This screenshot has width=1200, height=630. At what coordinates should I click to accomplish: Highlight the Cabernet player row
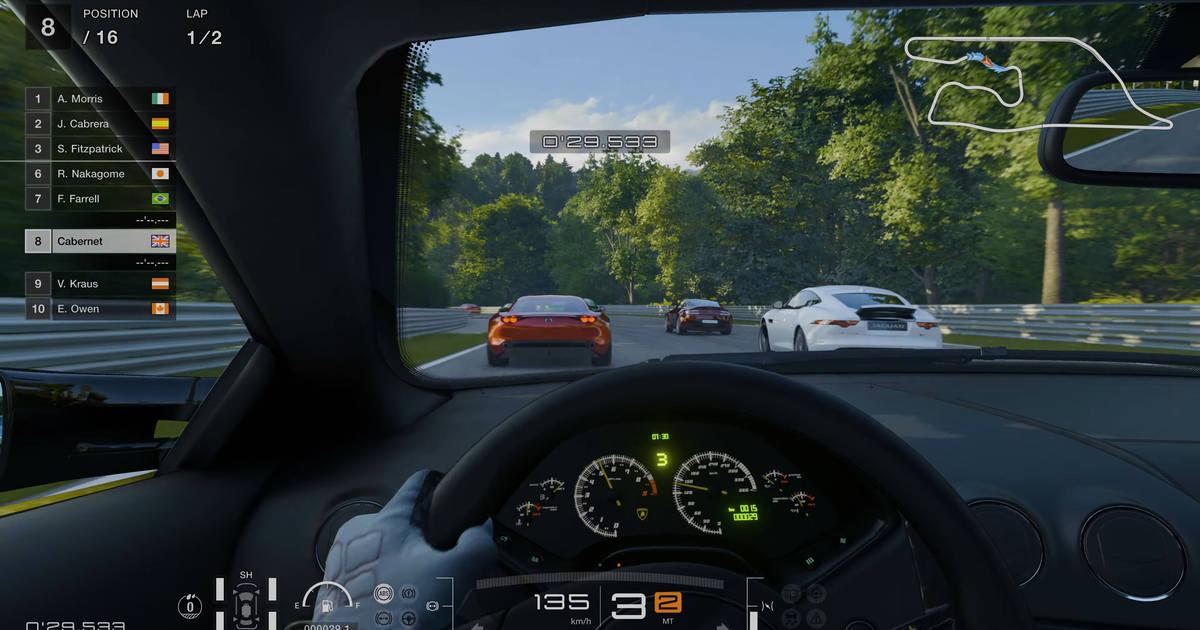click(100, 241)
